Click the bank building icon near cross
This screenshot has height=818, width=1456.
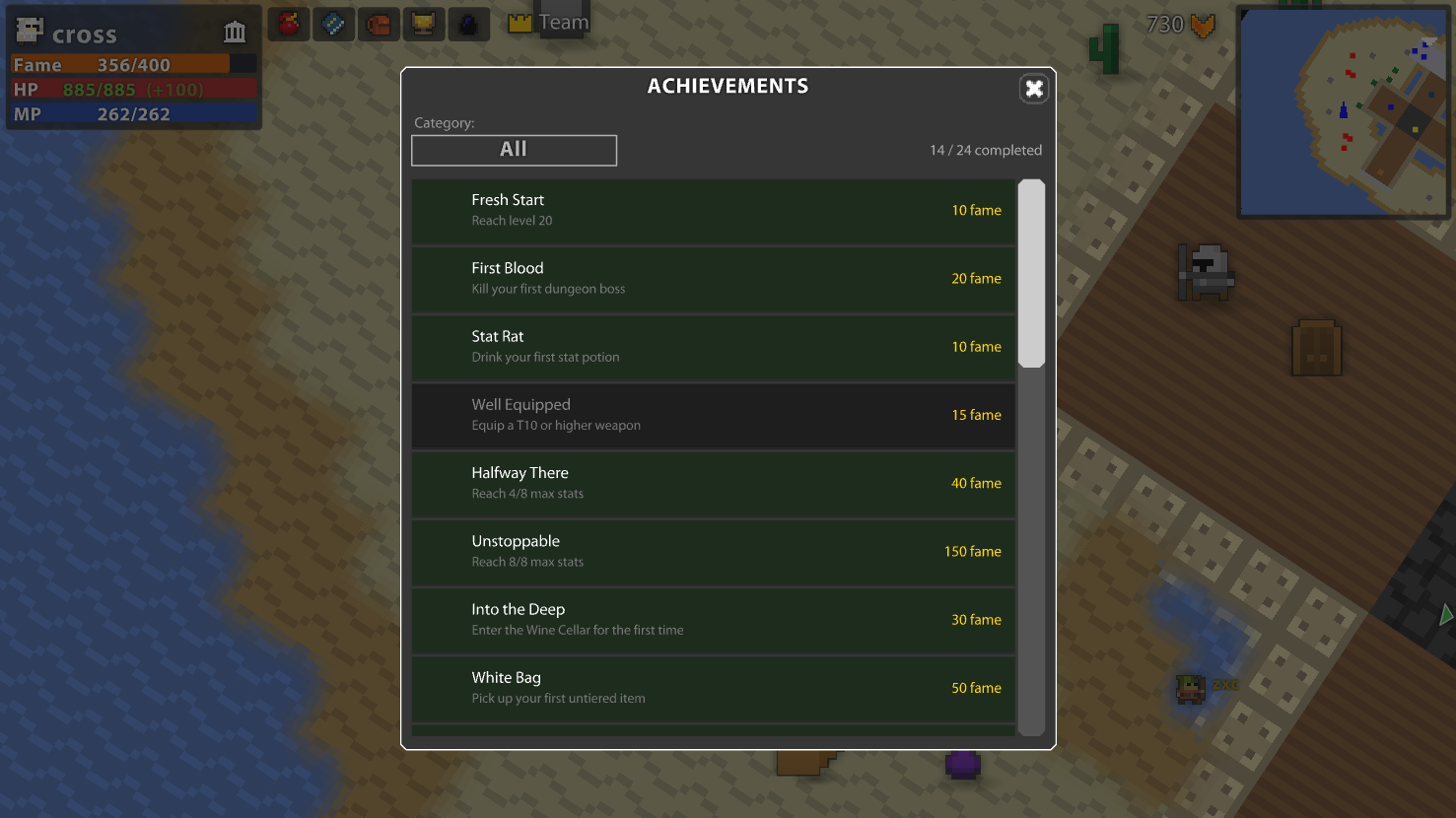click(x=235, y=32)
